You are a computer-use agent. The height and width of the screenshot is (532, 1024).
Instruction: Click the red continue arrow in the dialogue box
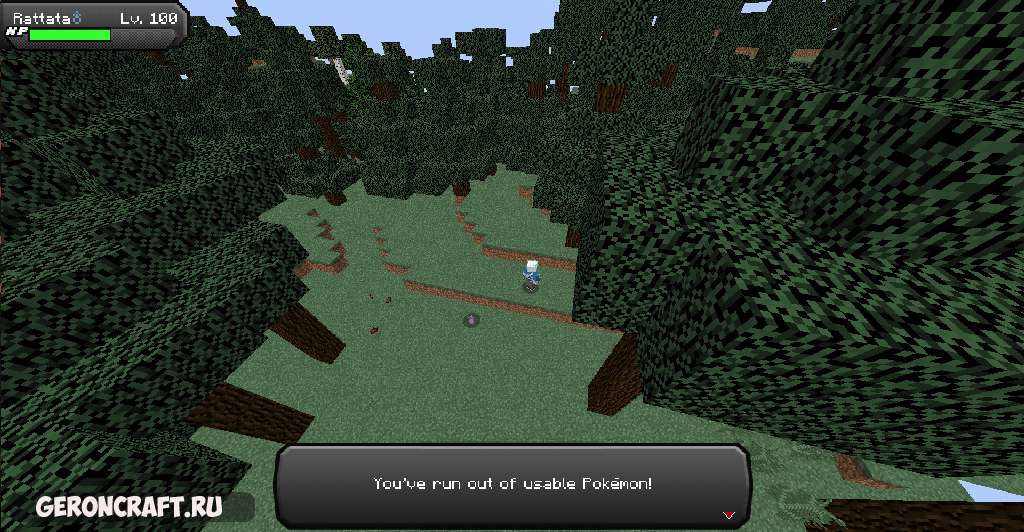click(x=728, y=515)
